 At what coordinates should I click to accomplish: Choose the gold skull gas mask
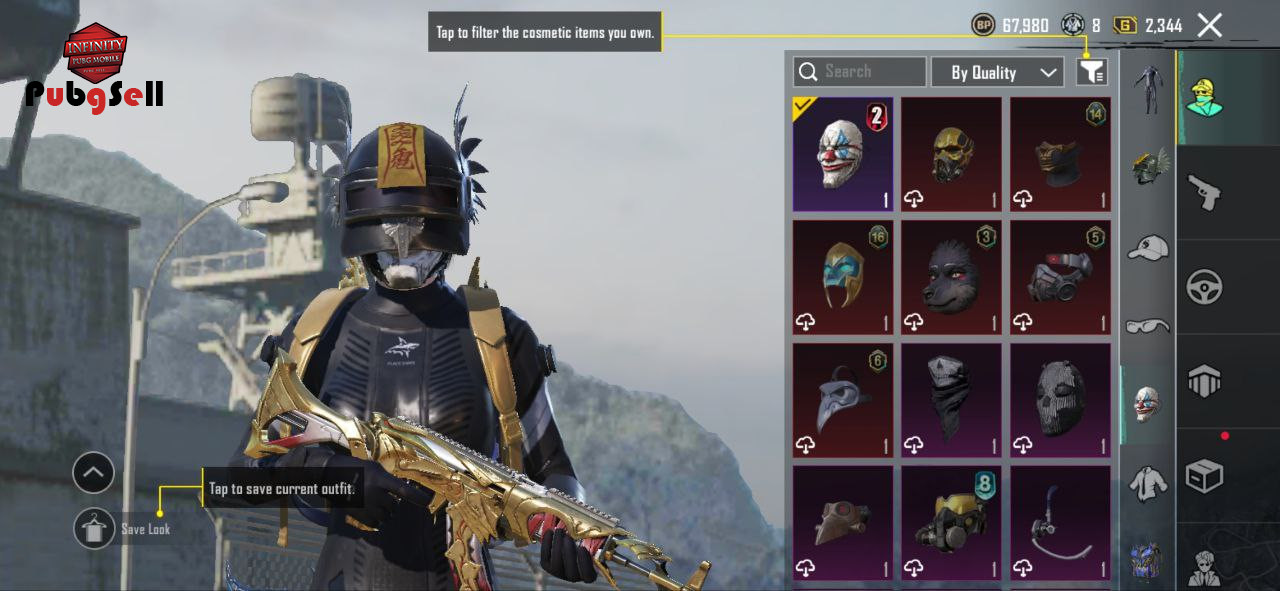pos(951,154)
